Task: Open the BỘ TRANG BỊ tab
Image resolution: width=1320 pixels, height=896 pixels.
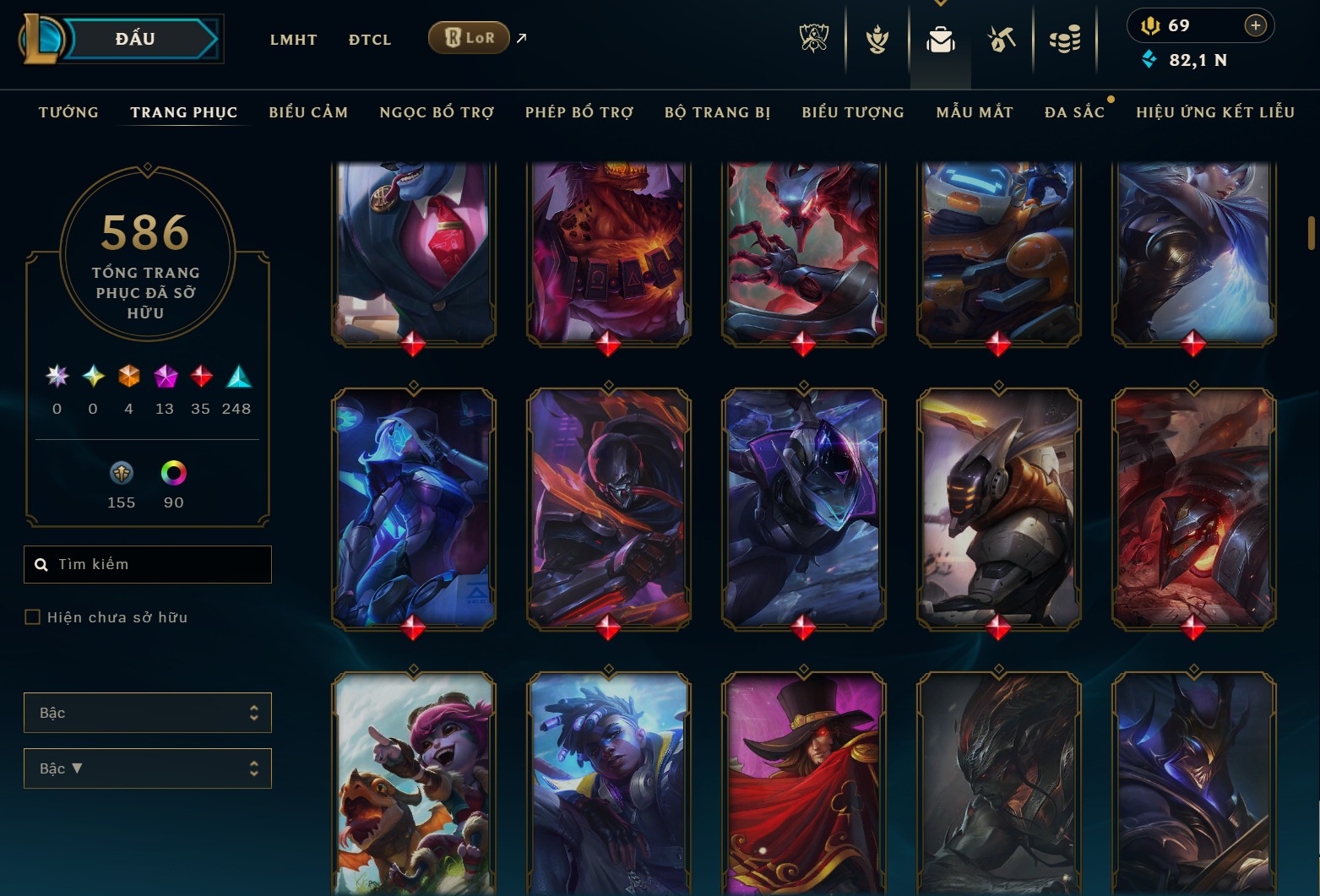Action: (x=717, y=112)
